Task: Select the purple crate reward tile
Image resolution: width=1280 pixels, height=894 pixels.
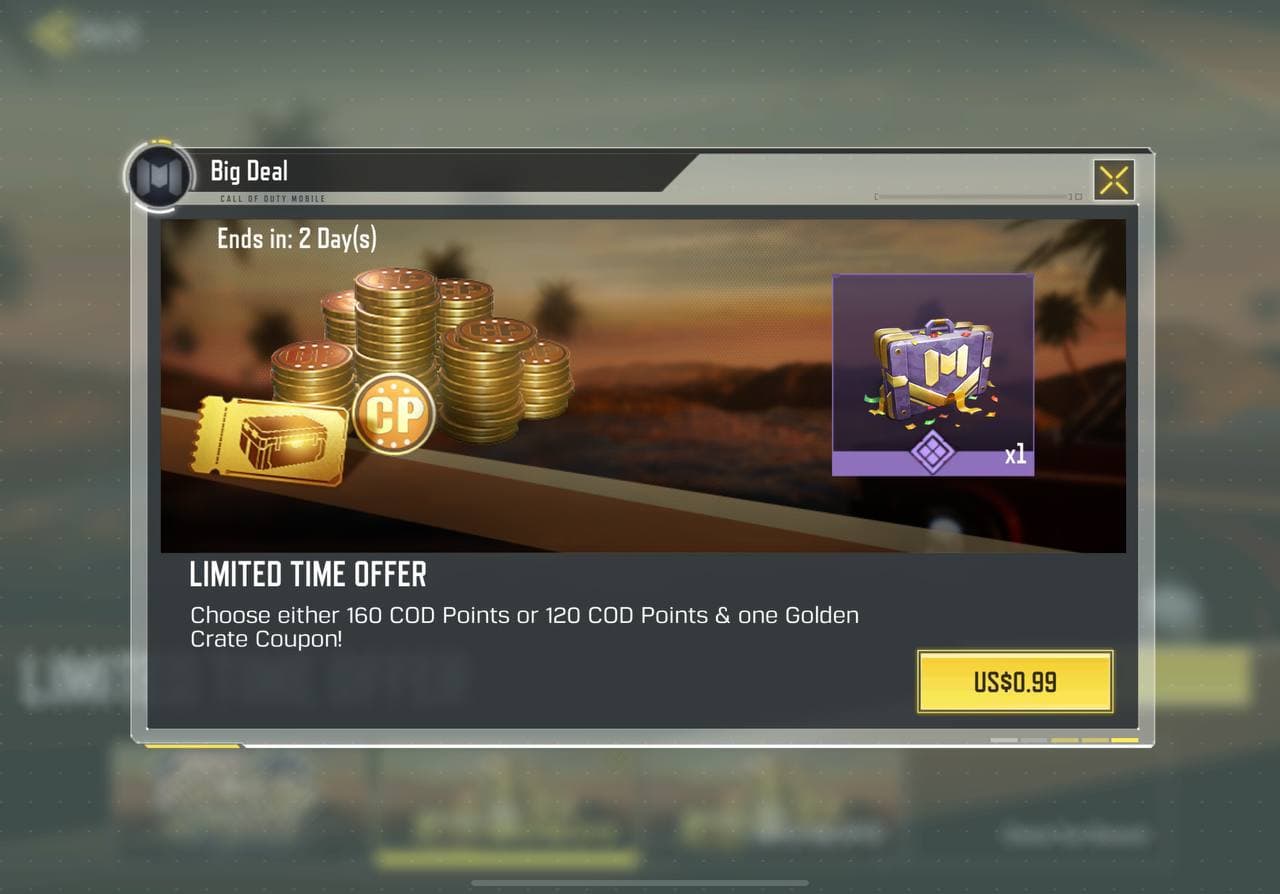Action: tap(932, 374)
